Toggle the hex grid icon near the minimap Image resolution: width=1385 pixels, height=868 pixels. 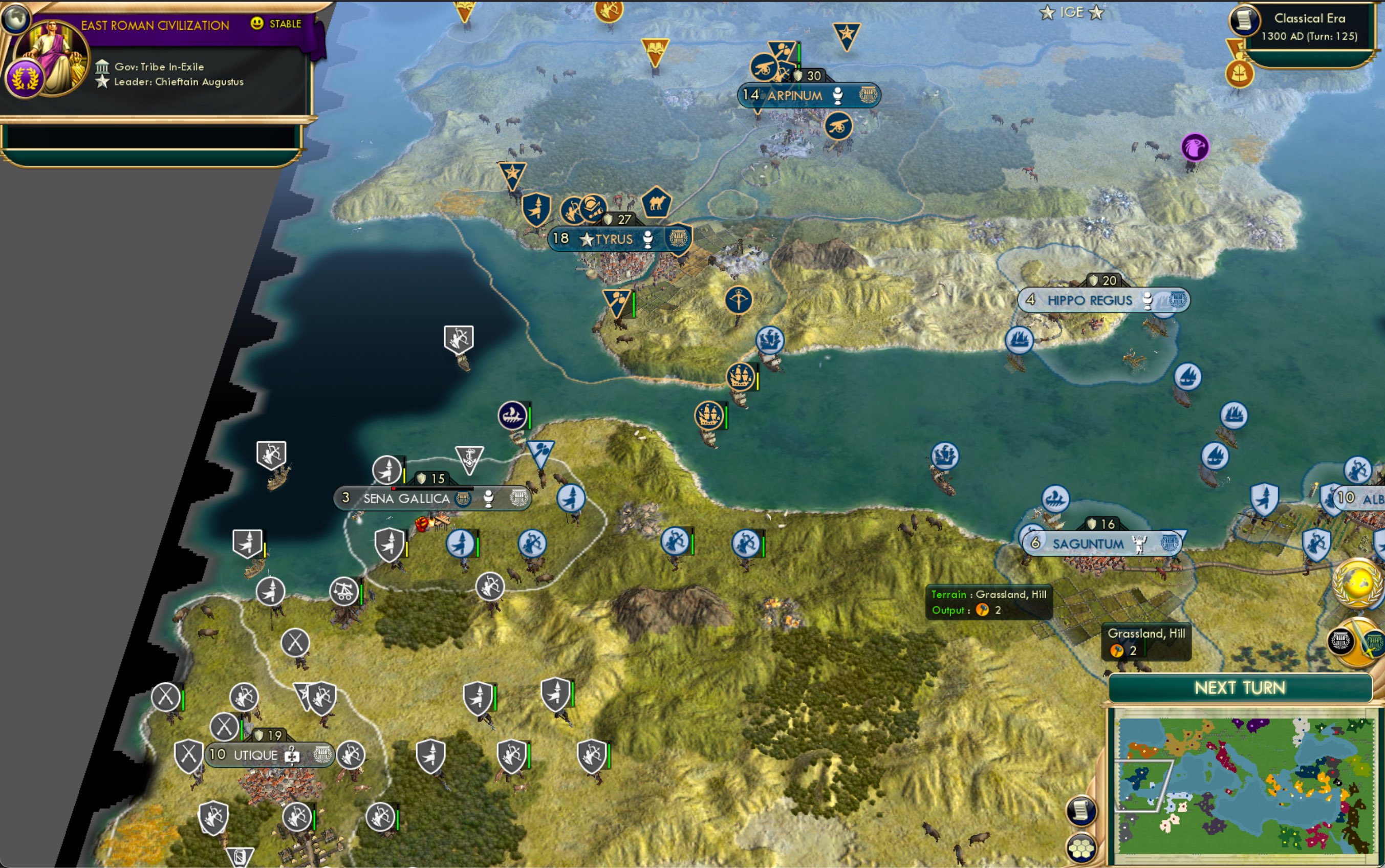[x=1081, y=848]
